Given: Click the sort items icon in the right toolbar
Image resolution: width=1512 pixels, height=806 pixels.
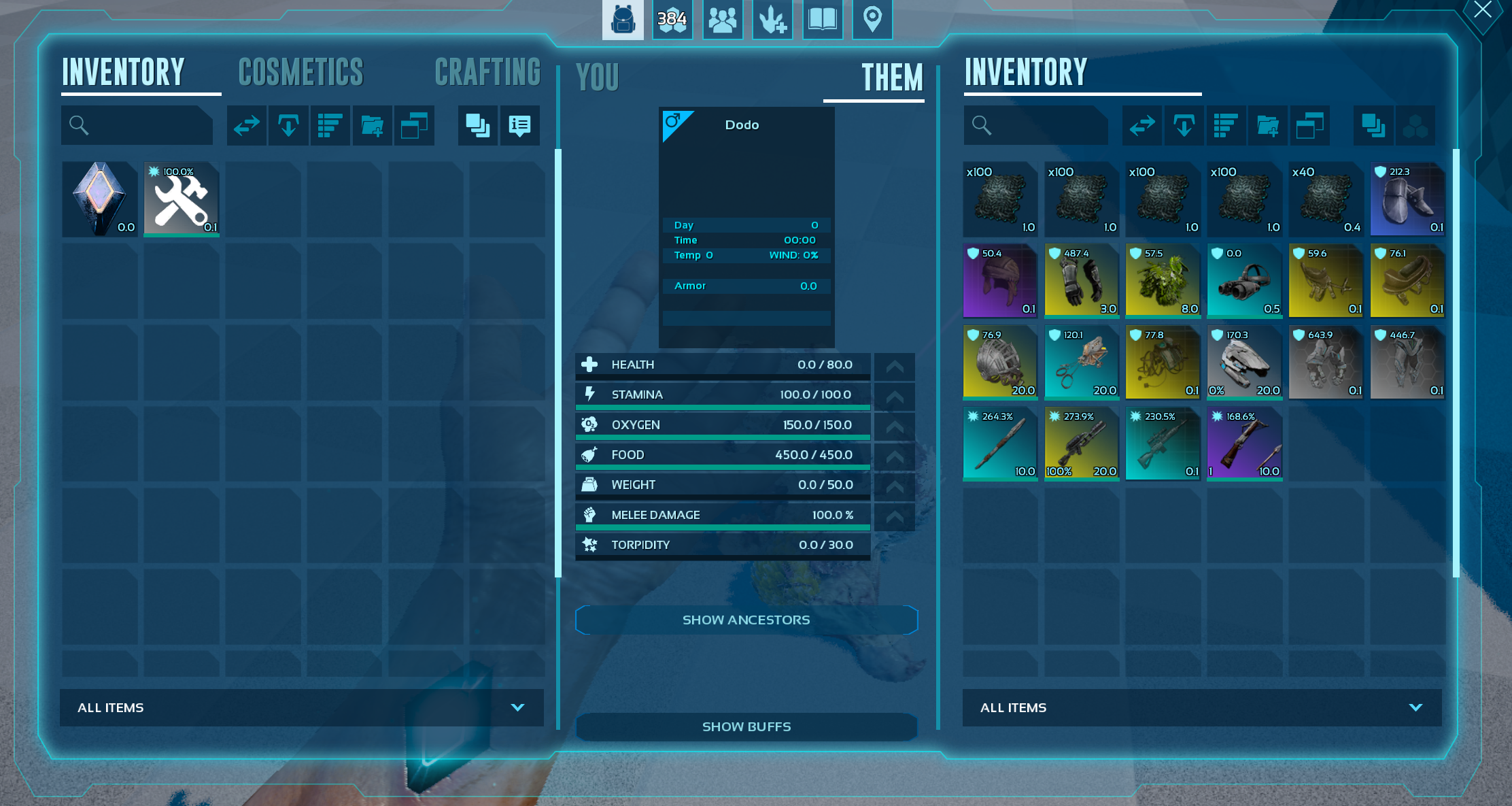Looking at the screenshot, I should tap(1226, 125).
